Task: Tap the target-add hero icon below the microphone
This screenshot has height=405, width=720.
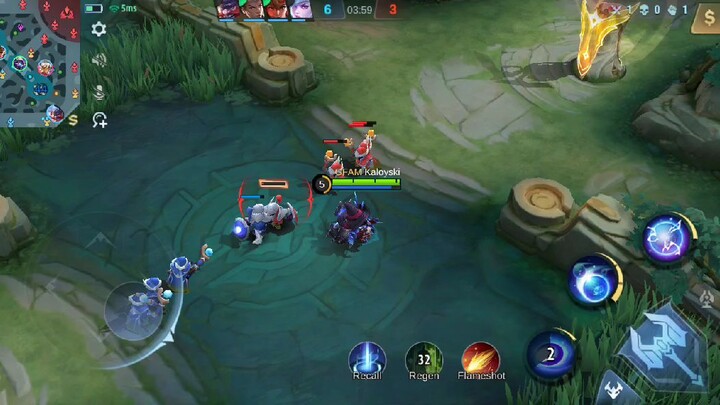Action: click(99, 120)
